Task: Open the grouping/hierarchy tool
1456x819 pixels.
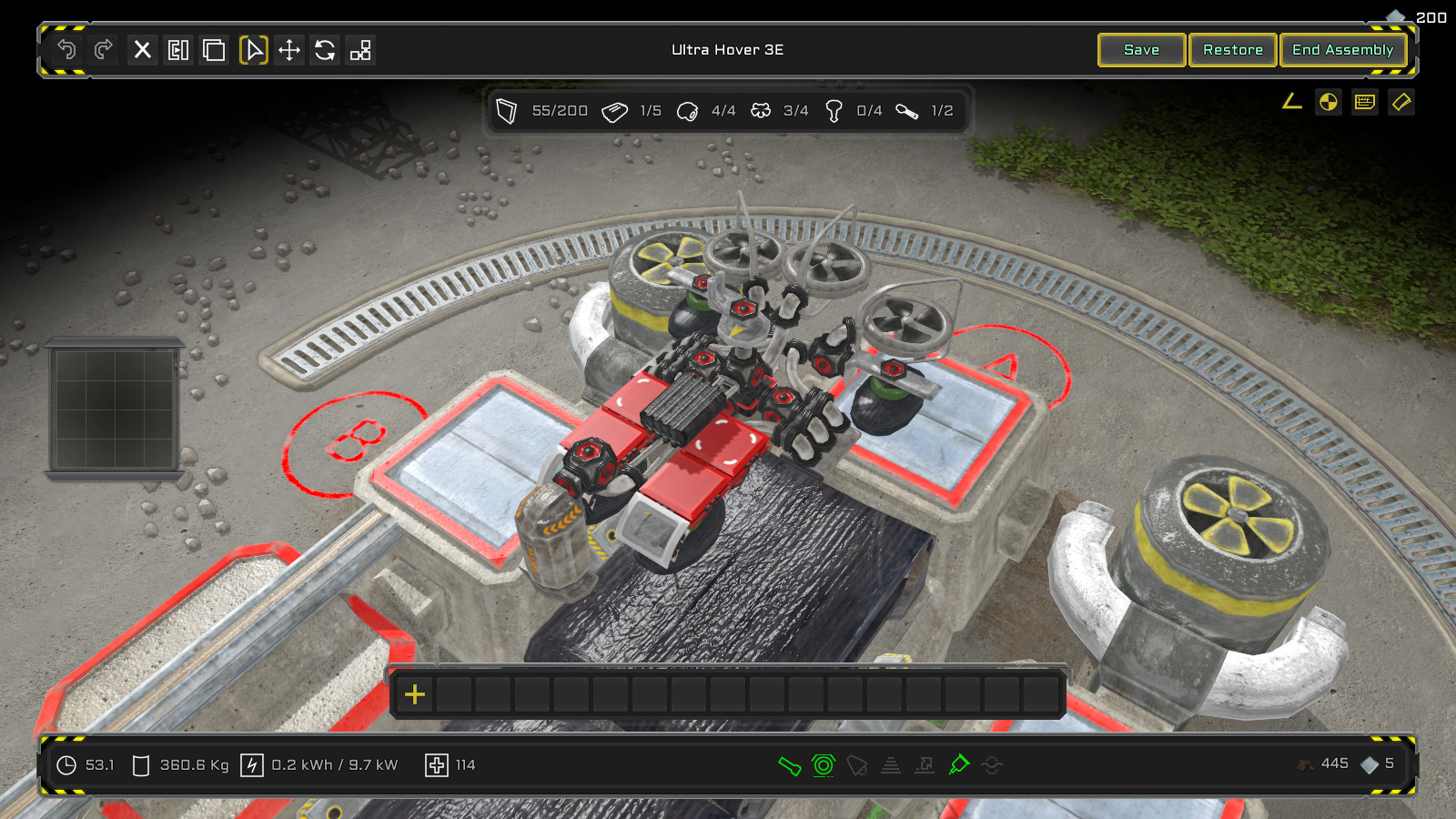Action: [361, 51]
